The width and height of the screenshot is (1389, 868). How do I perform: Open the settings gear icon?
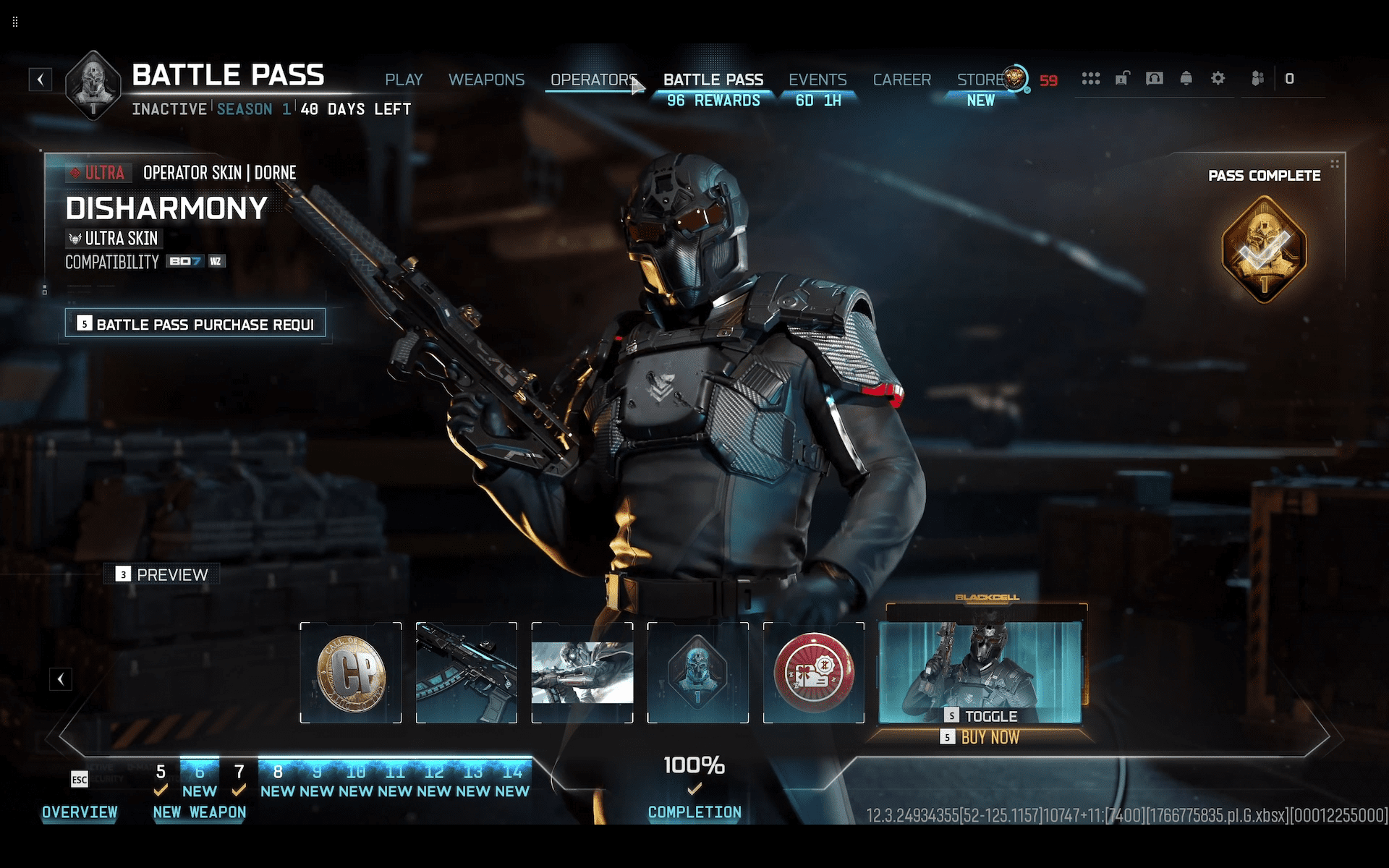(1218, 78)
